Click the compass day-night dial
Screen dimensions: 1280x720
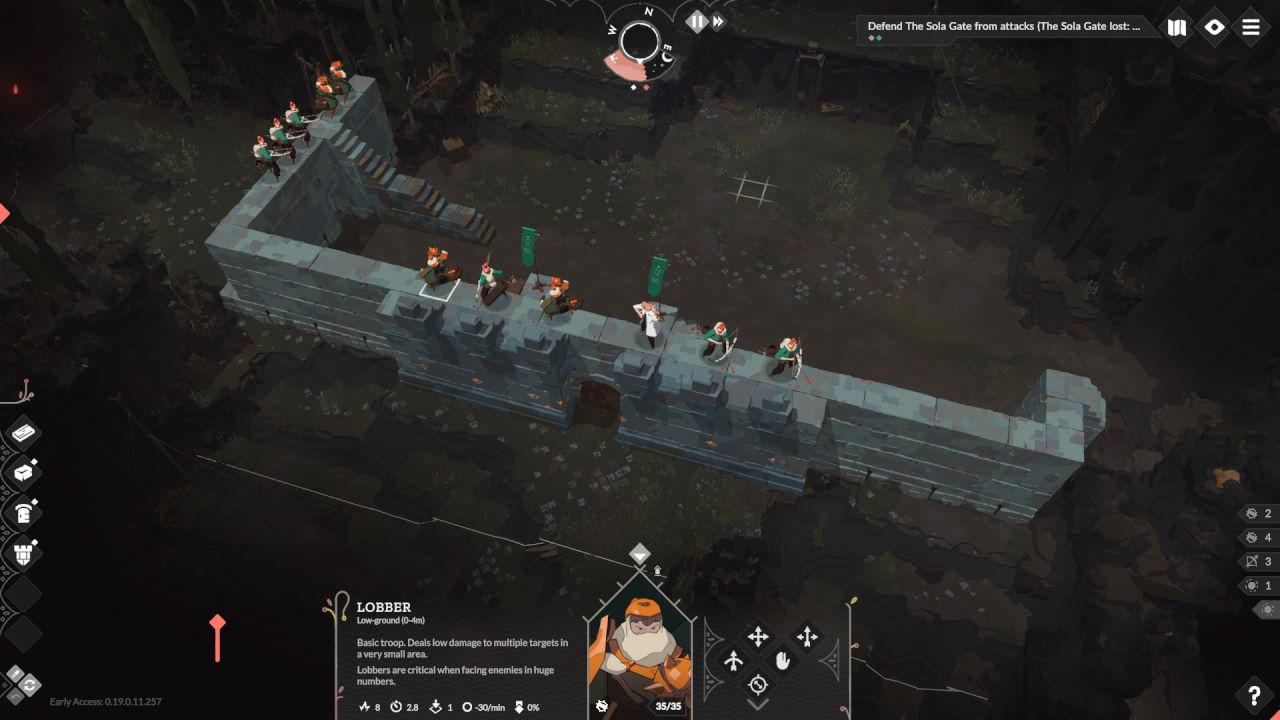[640, 42]
